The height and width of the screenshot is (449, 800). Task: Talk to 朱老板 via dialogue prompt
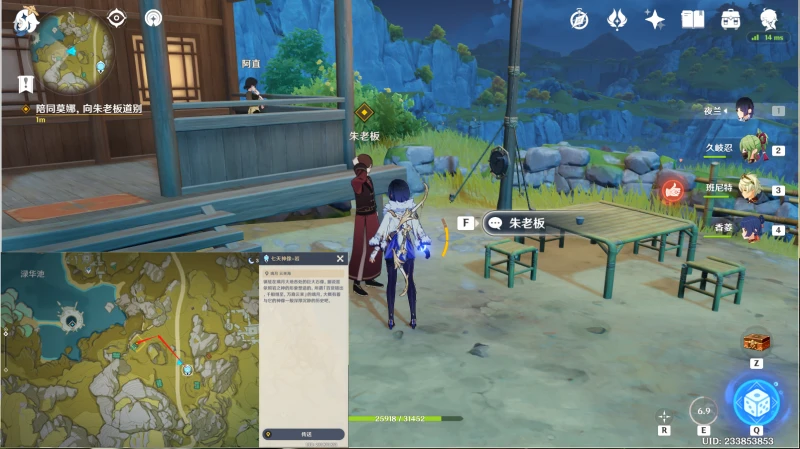click(x=522, y=223)
